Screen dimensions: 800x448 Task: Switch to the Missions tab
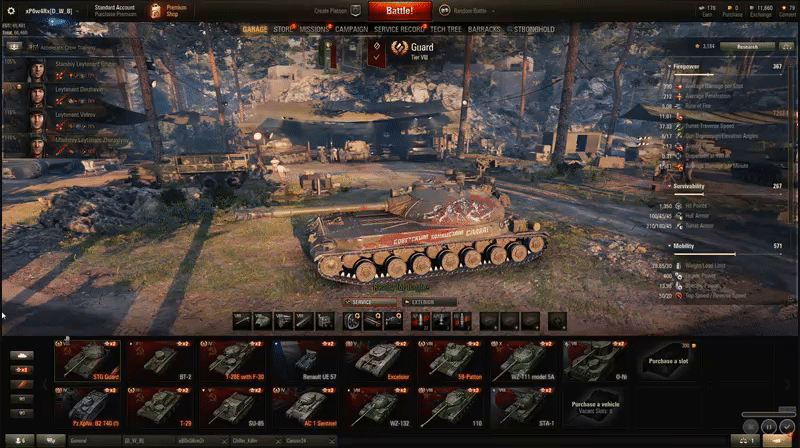314,30
